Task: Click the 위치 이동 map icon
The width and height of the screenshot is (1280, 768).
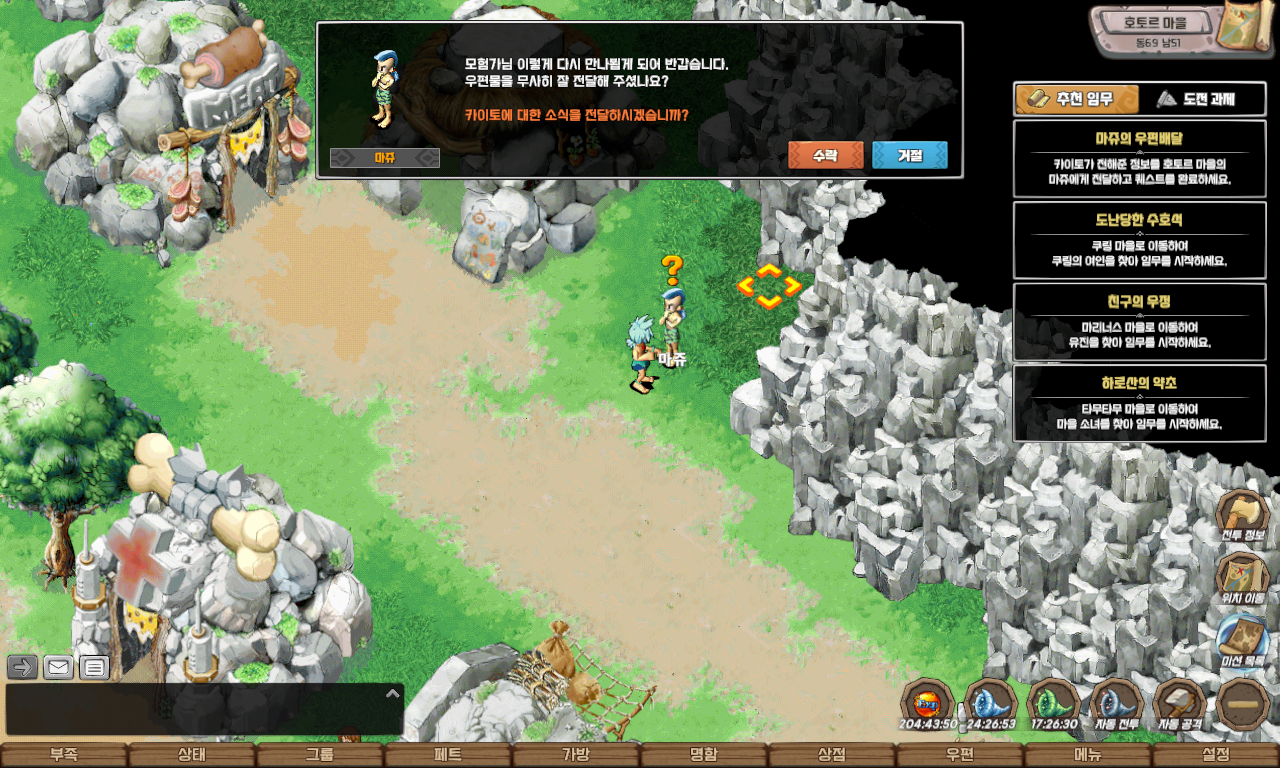Action: (x=1242, y=579)
